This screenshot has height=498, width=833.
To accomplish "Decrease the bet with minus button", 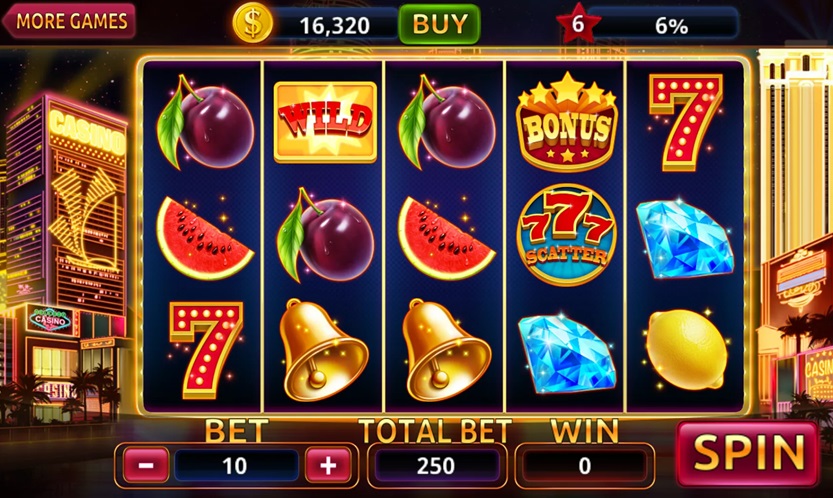I will [x=146, y=465].
